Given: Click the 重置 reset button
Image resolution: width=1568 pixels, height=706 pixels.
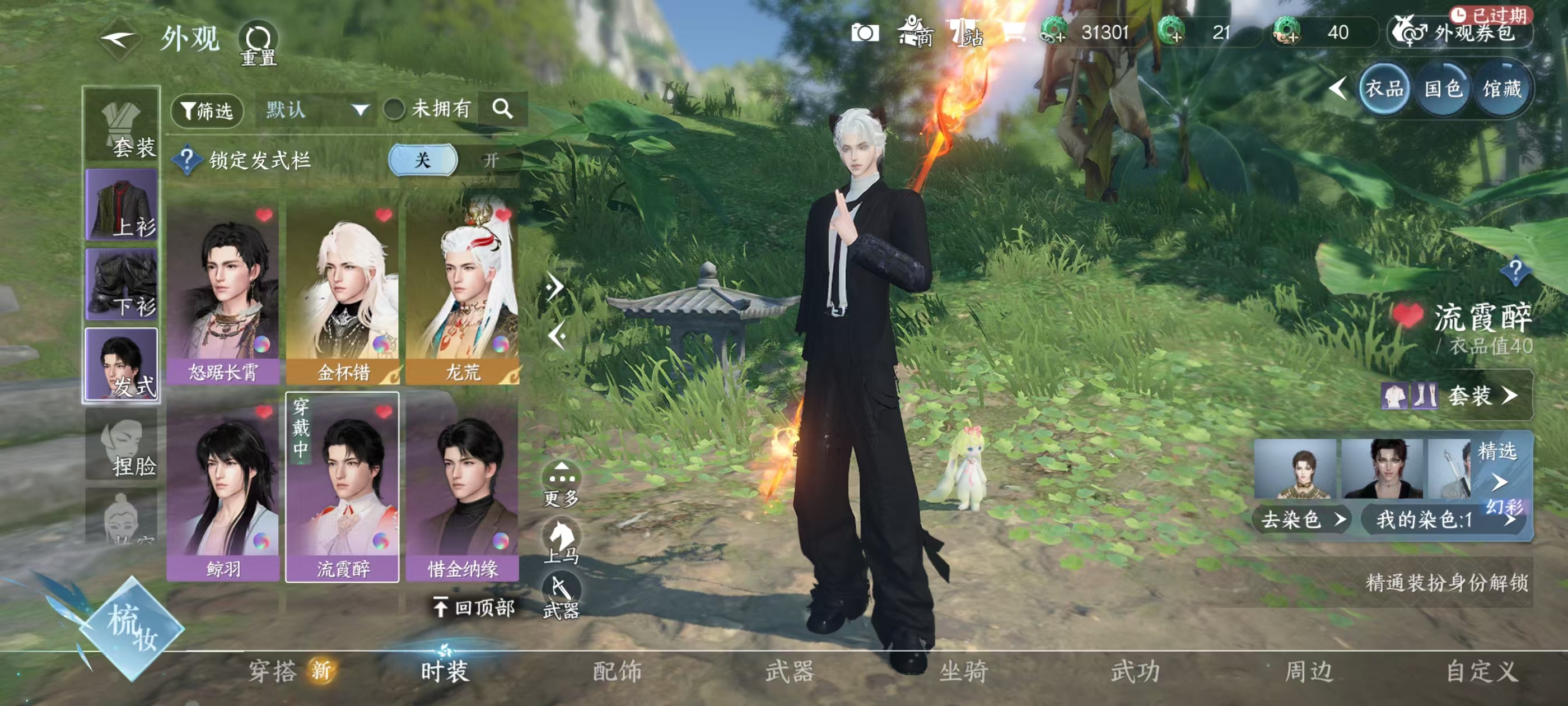Looking at the screenshot, I should [258, 43].
